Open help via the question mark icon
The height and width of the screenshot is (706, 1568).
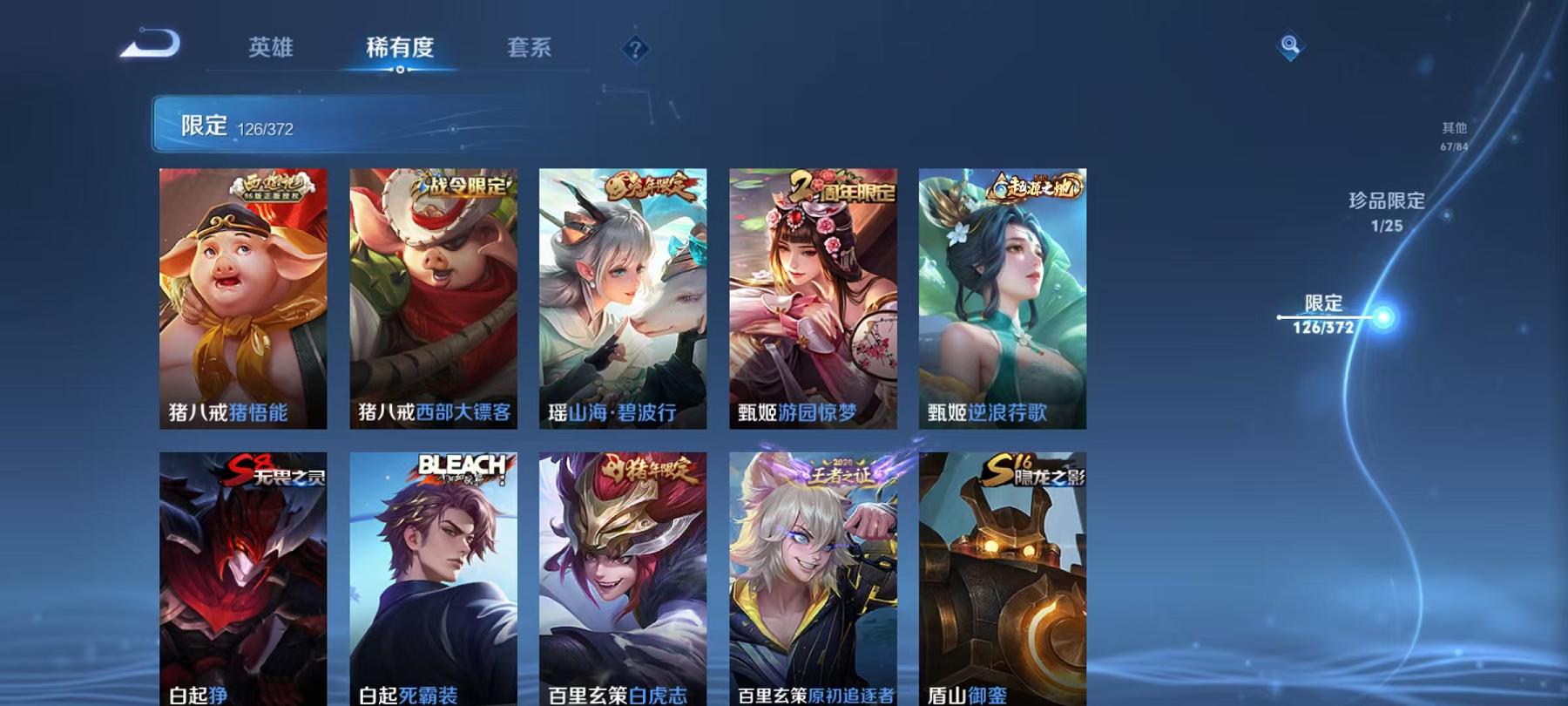pyautogui.click(x=635, y=48)
